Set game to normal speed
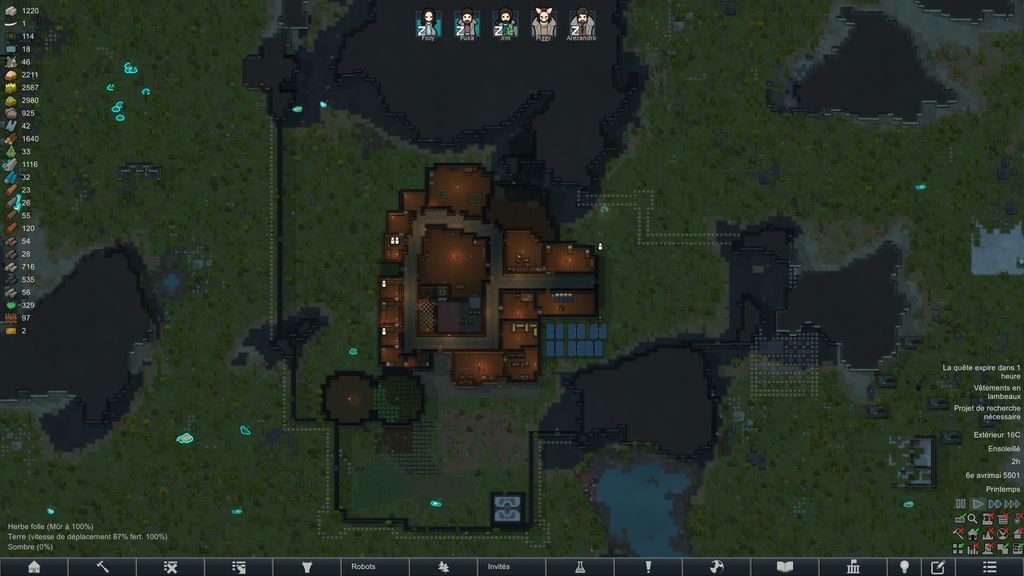1024x576 pixels. click(976, 504)
